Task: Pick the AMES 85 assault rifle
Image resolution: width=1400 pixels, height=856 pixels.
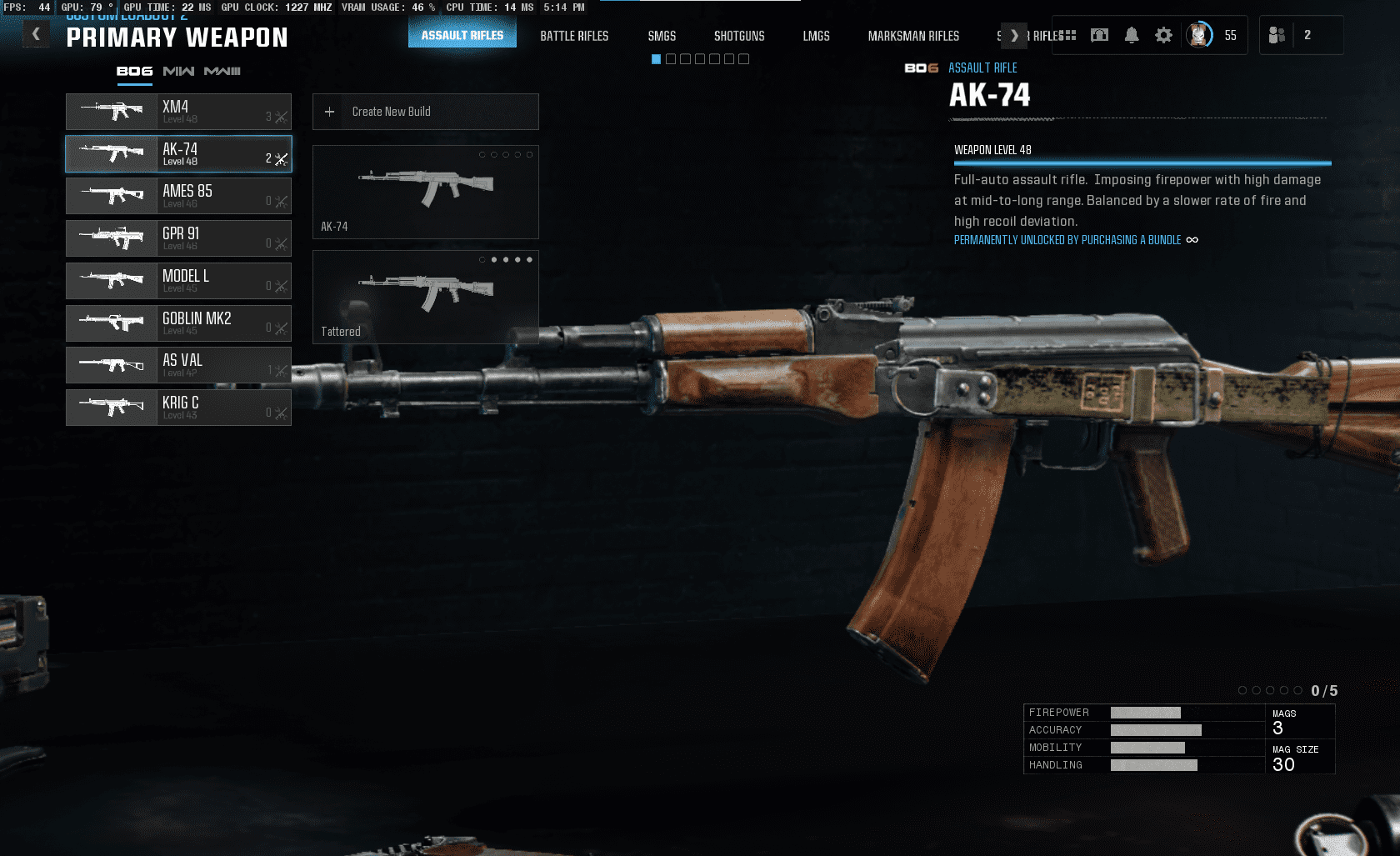Action: [x=178, y=196]
